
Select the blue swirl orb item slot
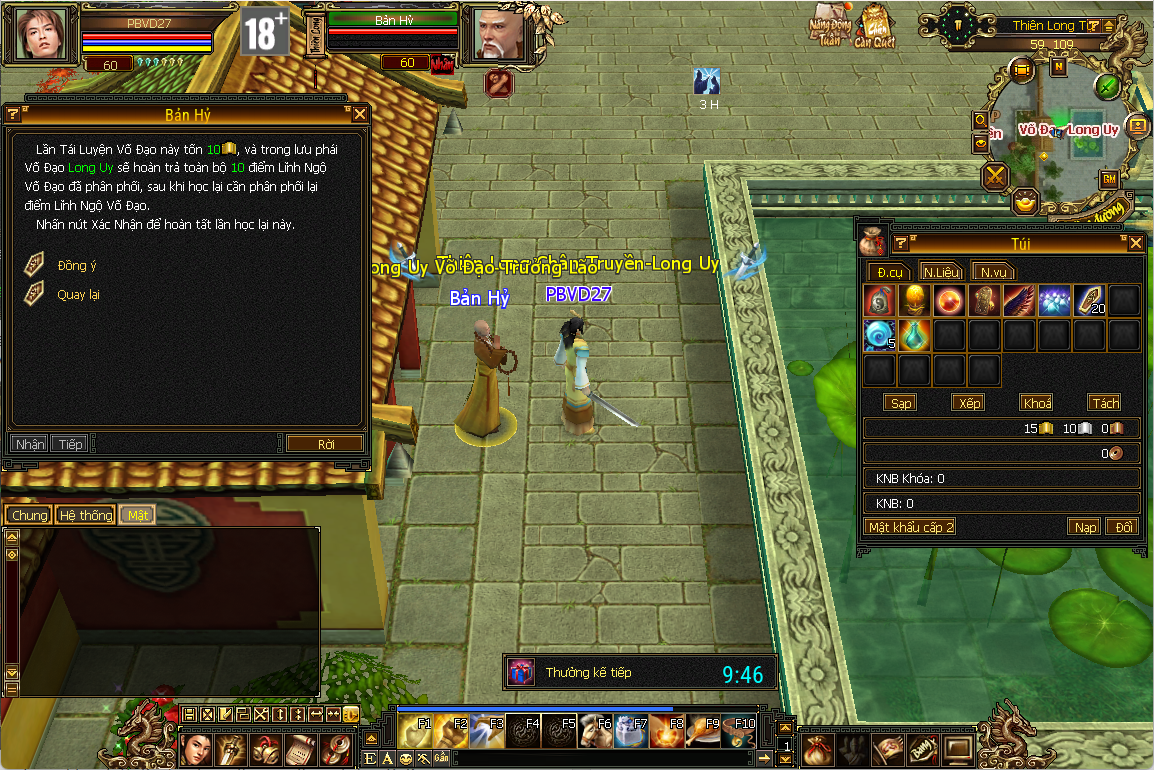pos(879,335)
